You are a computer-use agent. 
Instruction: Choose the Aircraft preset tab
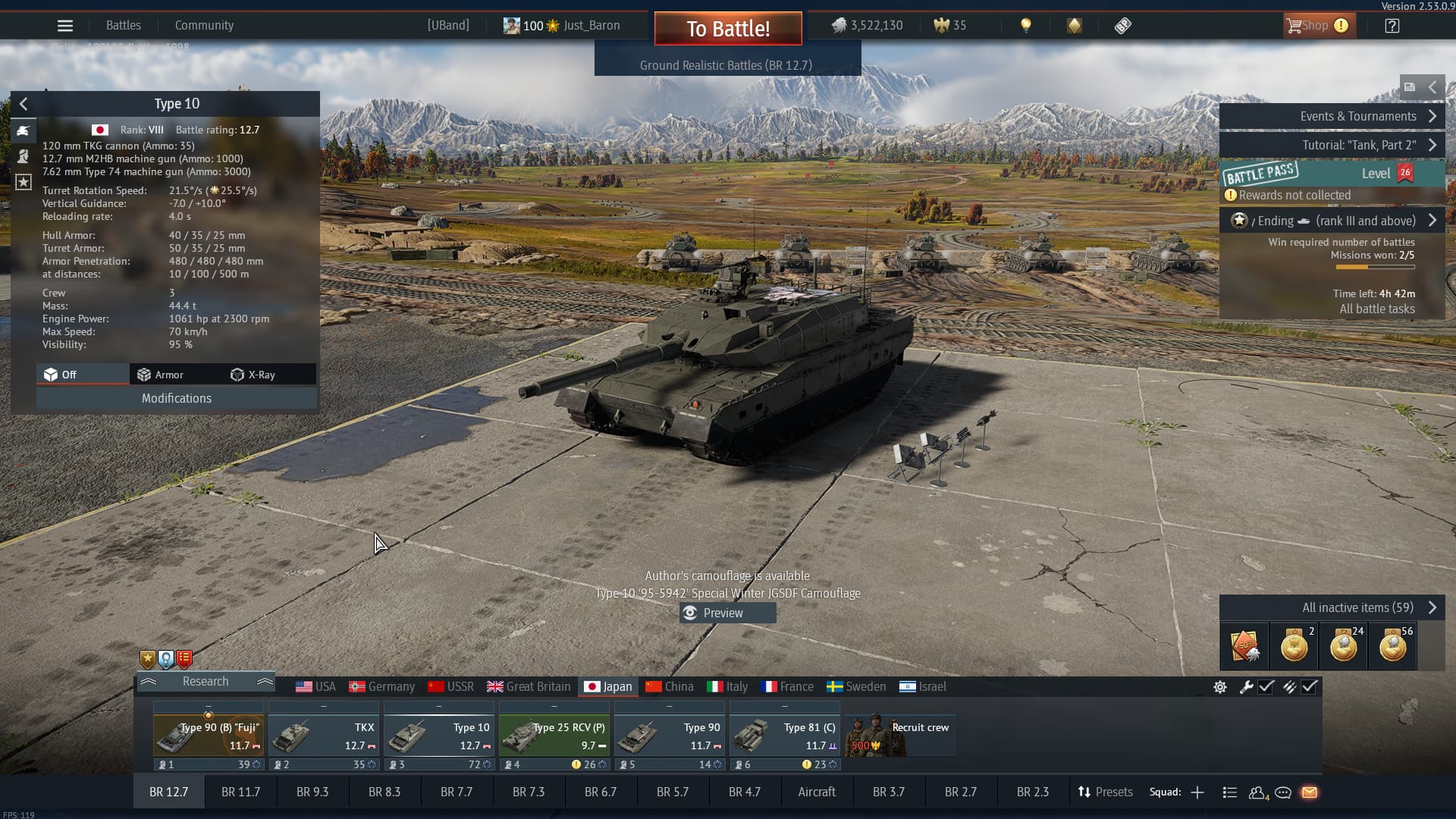(x=817, y=792)
